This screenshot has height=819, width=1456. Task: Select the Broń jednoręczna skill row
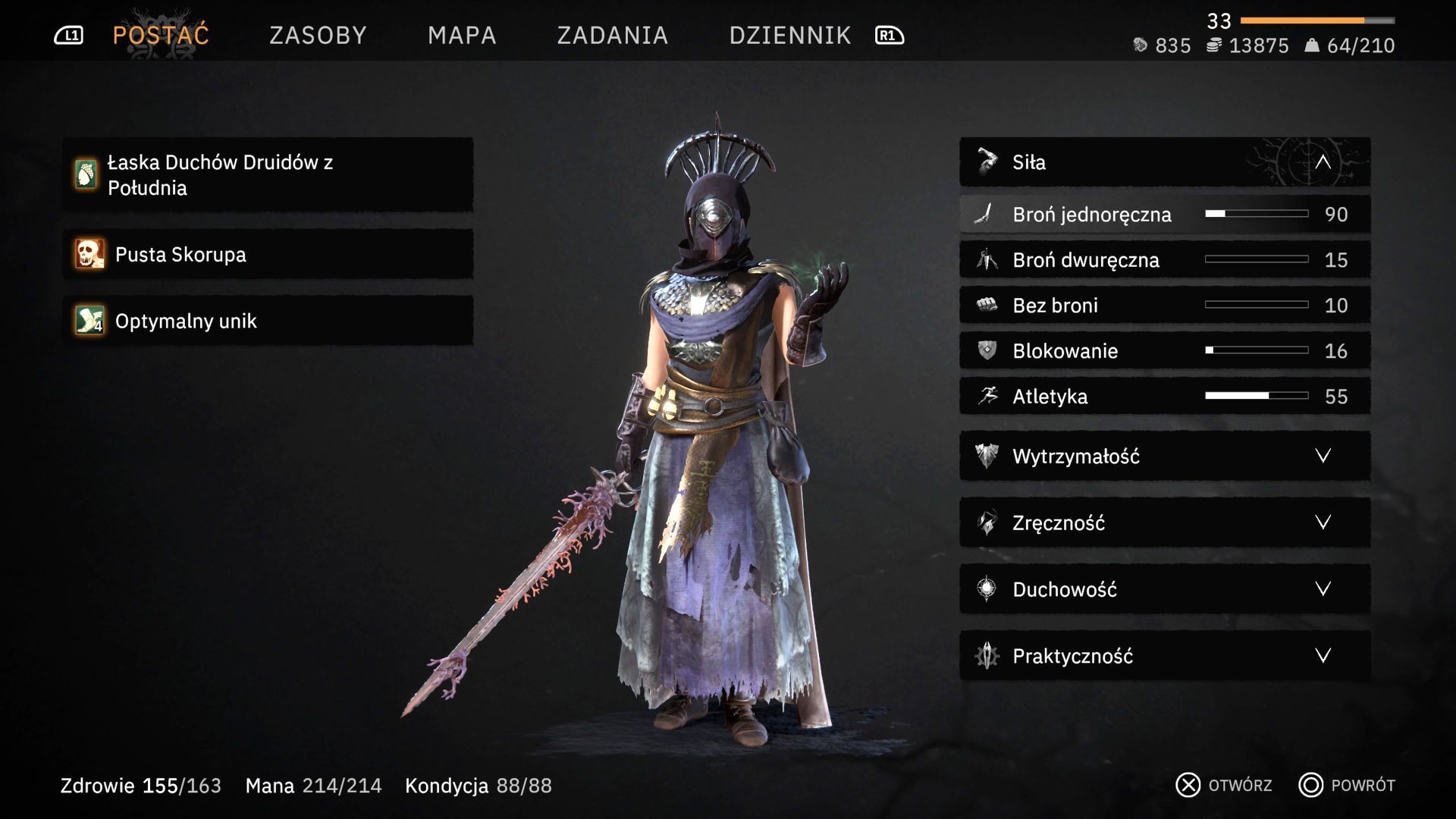pyautogui.click(x=1165, y=215)
